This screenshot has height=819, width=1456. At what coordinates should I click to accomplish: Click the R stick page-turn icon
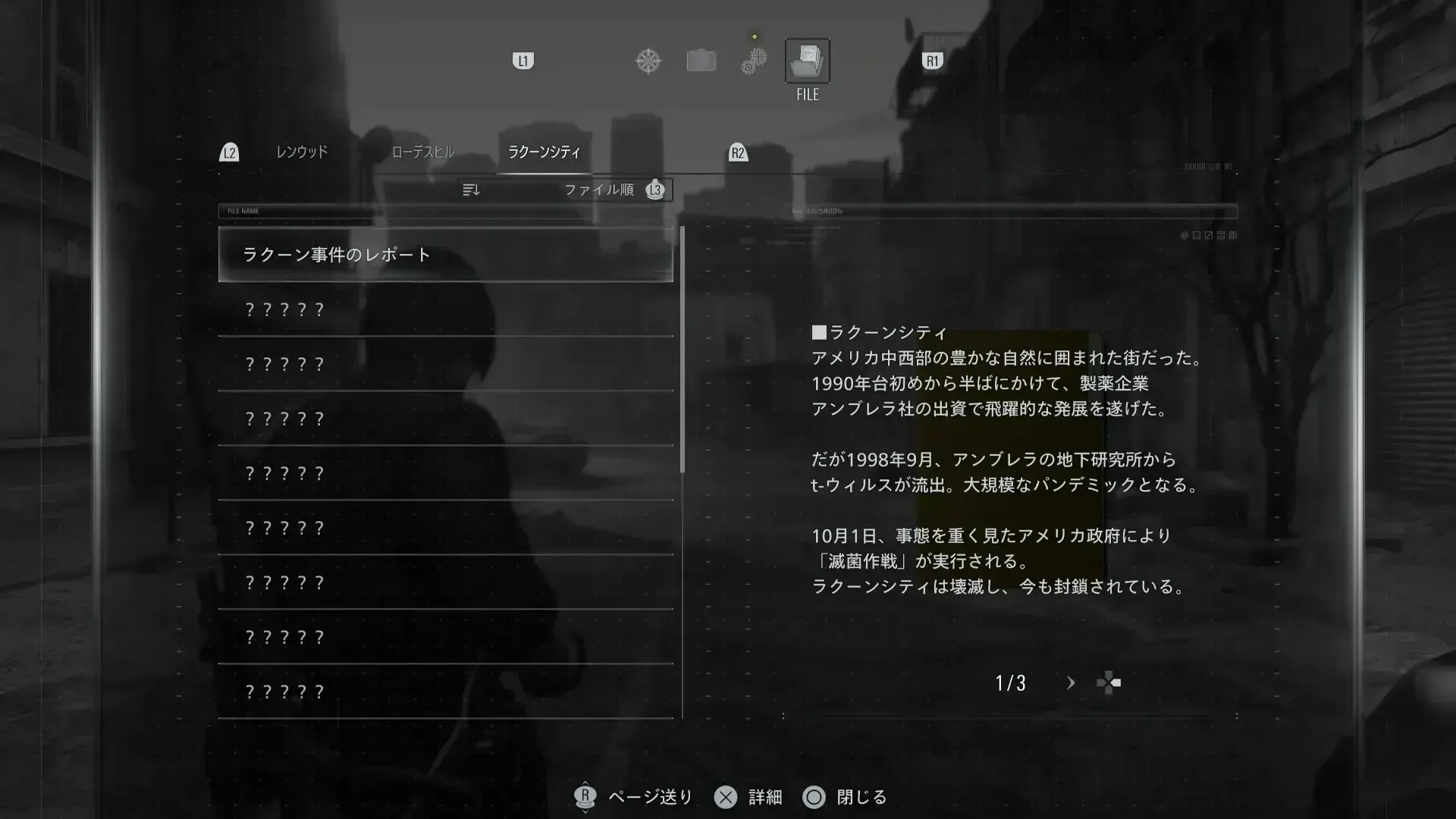[585, 796]
